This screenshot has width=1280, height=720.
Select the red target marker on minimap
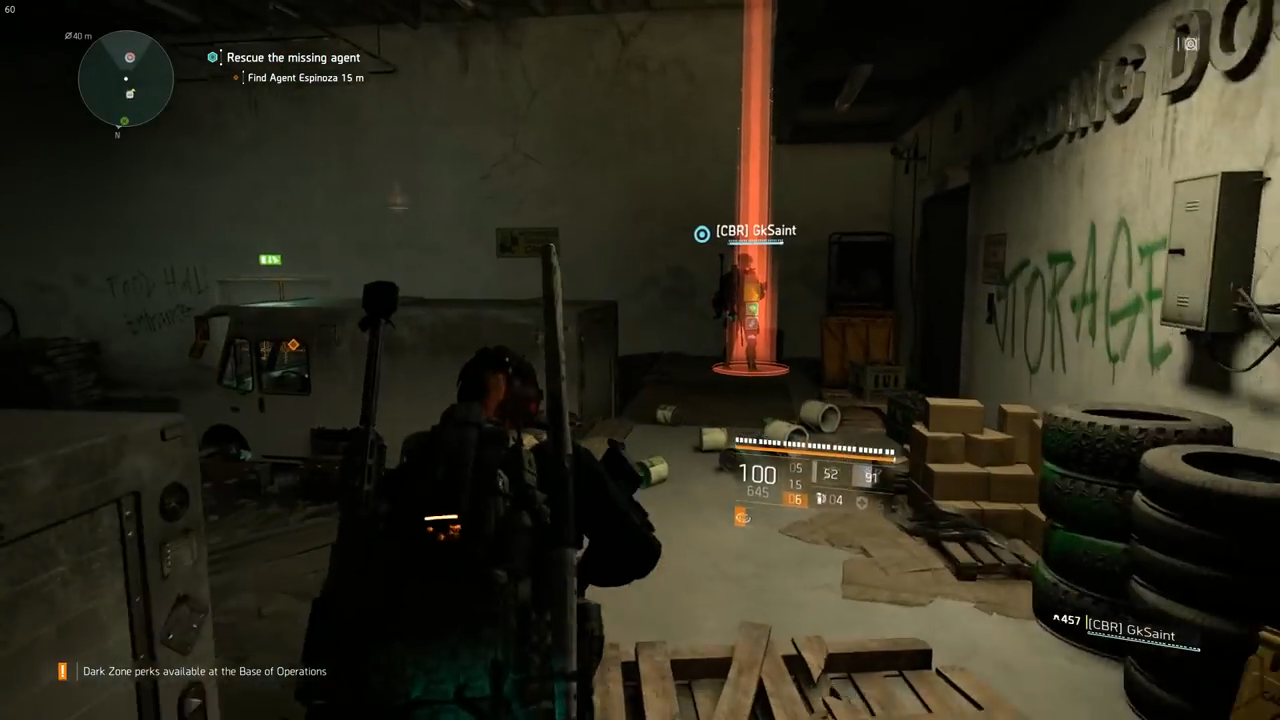click(x=130, y=58)
